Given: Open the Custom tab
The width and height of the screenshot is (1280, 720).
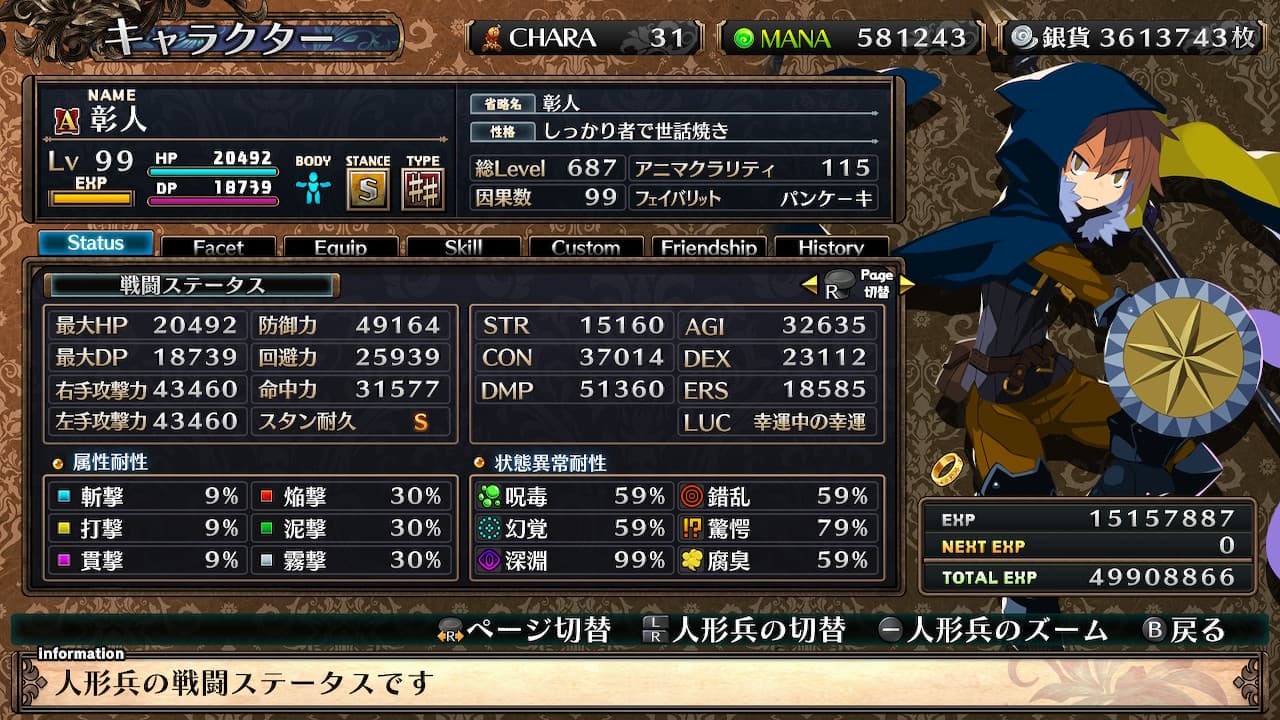Looking at the screenshot, I should coord(586,247).
